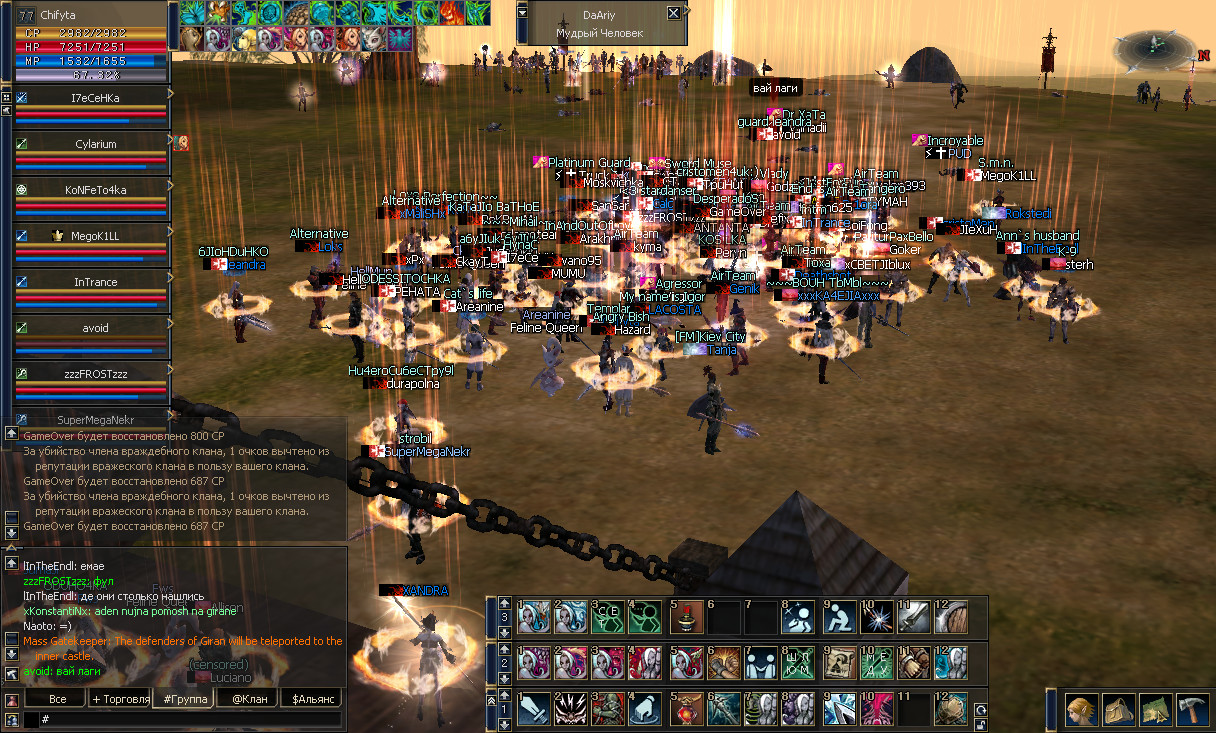Use the red potion in hotbar slot 5
1216x733 pixels.
tap(686, 709)
